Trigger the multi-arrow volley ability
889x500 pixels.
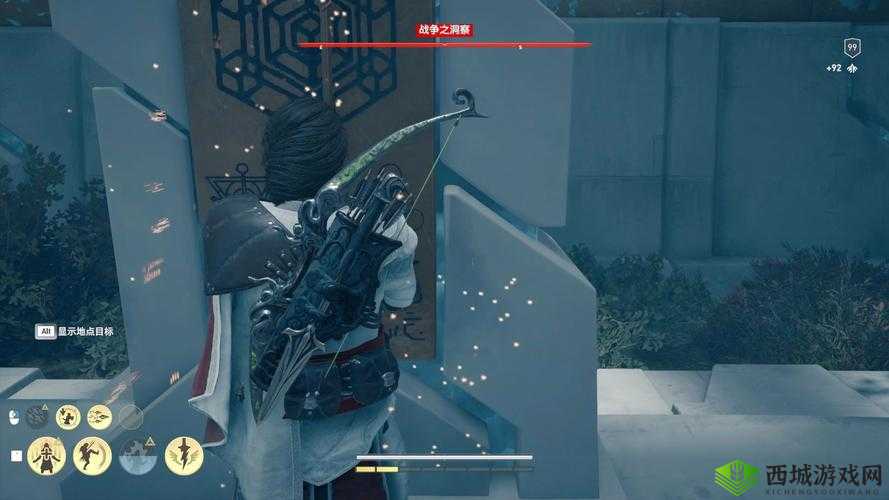point(99,416)
